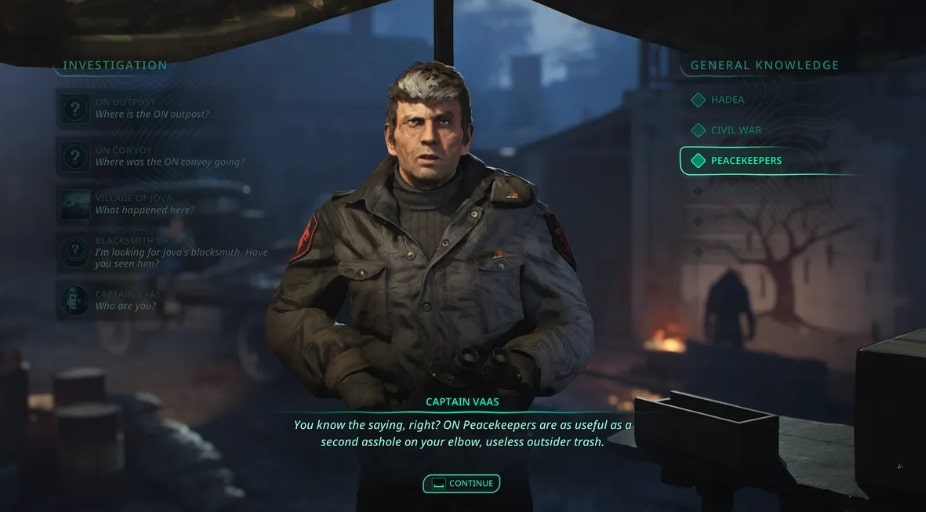Select the Civil War knowledge topic
Image resolution: width=926 pixels, height=512 pixels.
pos(735,130)
